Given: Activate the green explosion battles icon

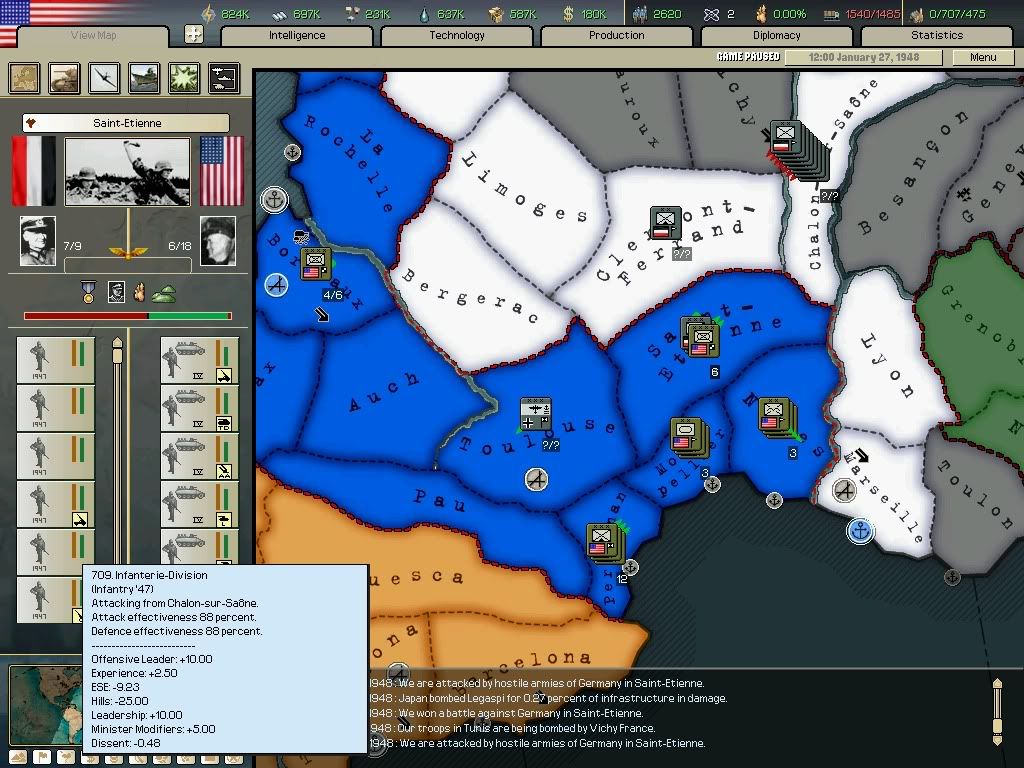Looking at the screenshot, I should click(x=183, y=78).
